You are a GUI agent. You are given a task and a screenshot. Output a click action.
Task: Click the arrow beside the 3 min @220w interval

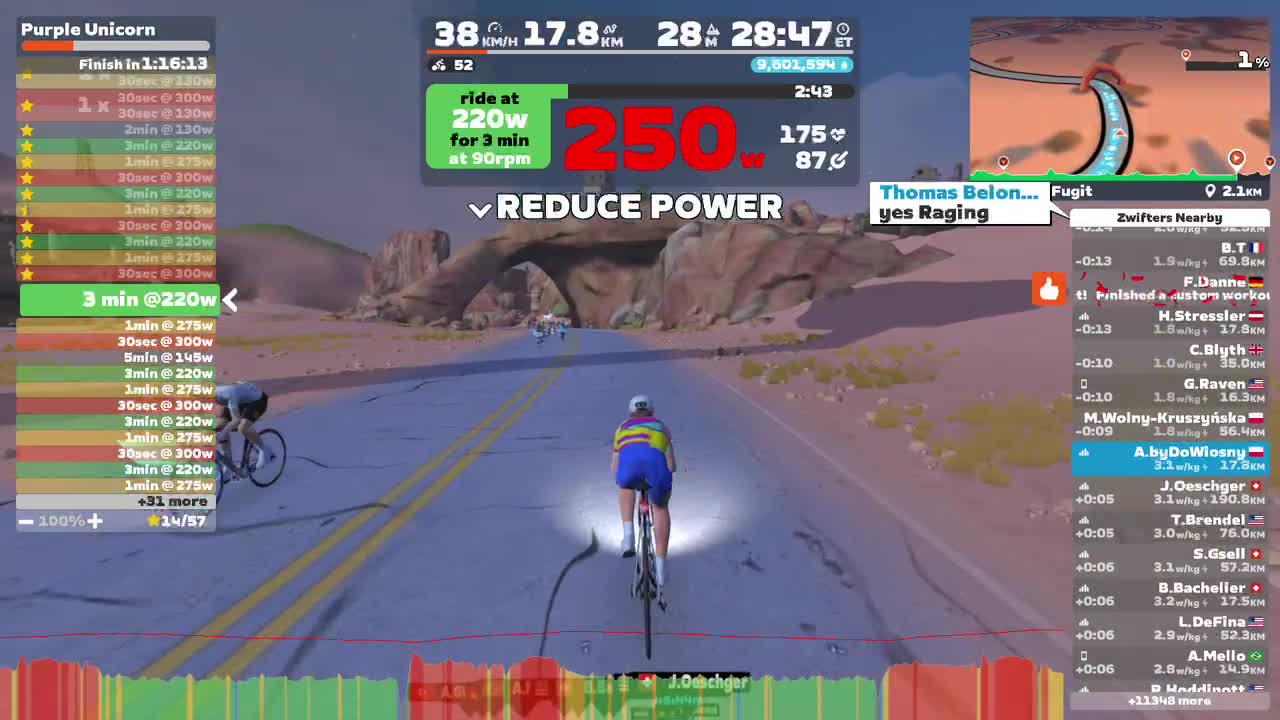pos(229,299)
